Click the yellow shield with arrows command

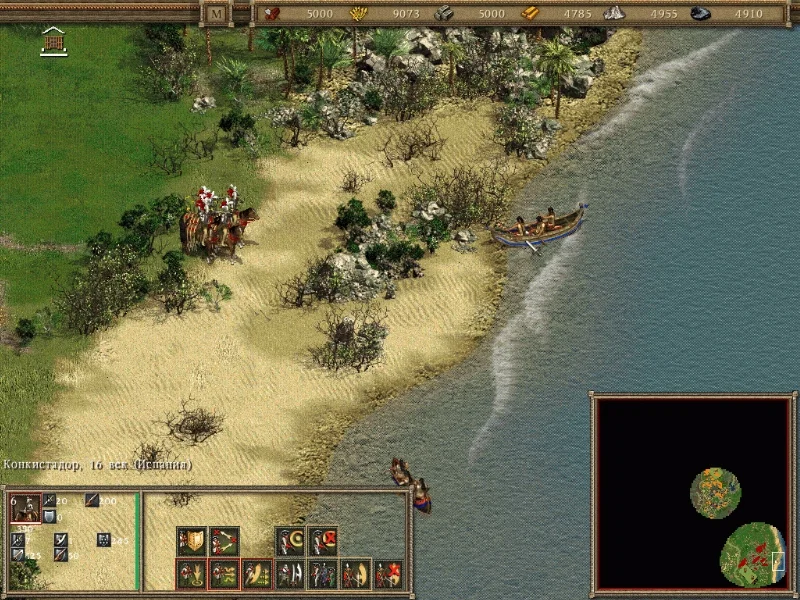(x=257, y=574)
